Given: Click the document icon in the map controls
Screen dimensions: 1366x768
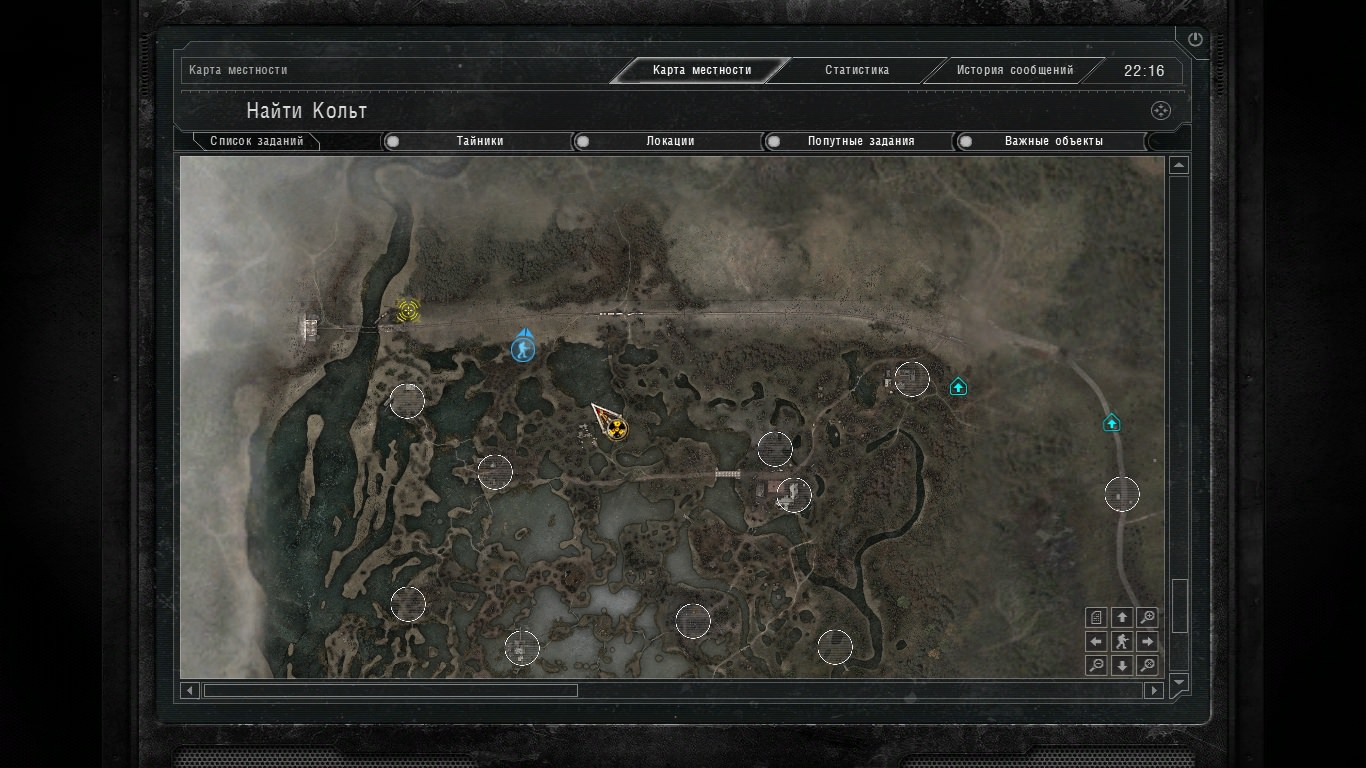Looking at the screenshot, I should click(x=1096, y=617).
